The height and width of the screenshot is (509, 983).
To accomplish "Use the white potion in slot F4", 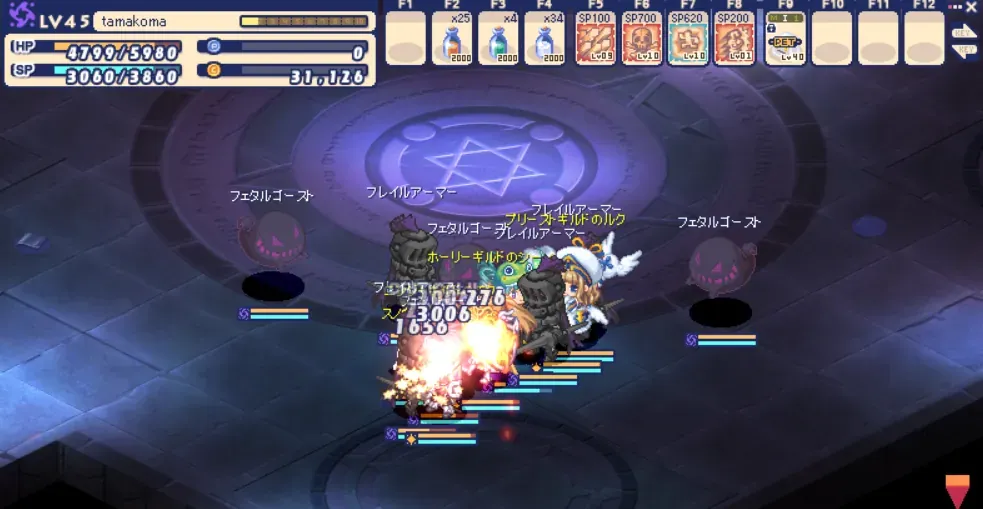I will click(x=545, y=40).
